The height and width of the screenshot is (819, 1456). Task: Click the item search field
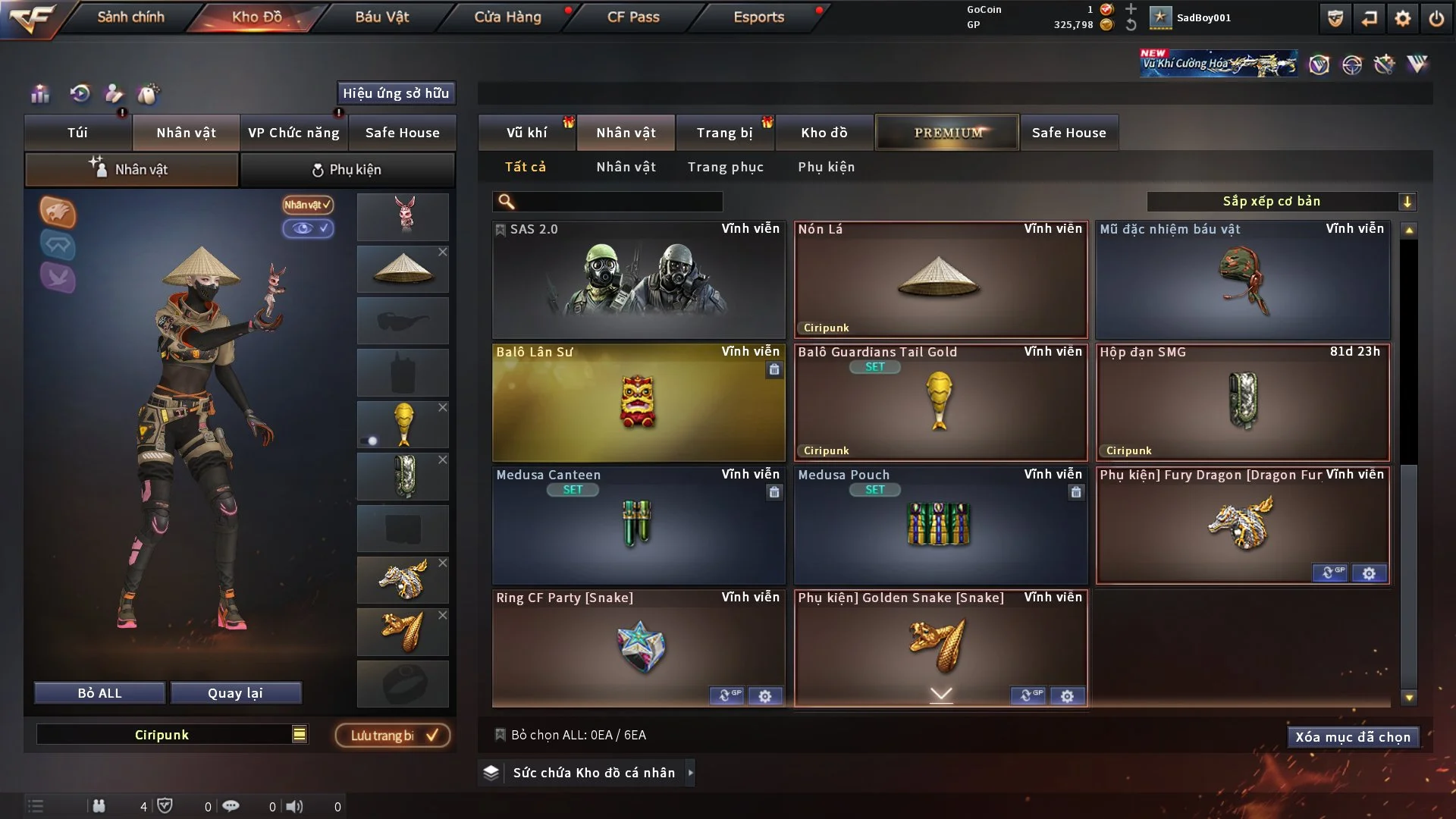618,202
